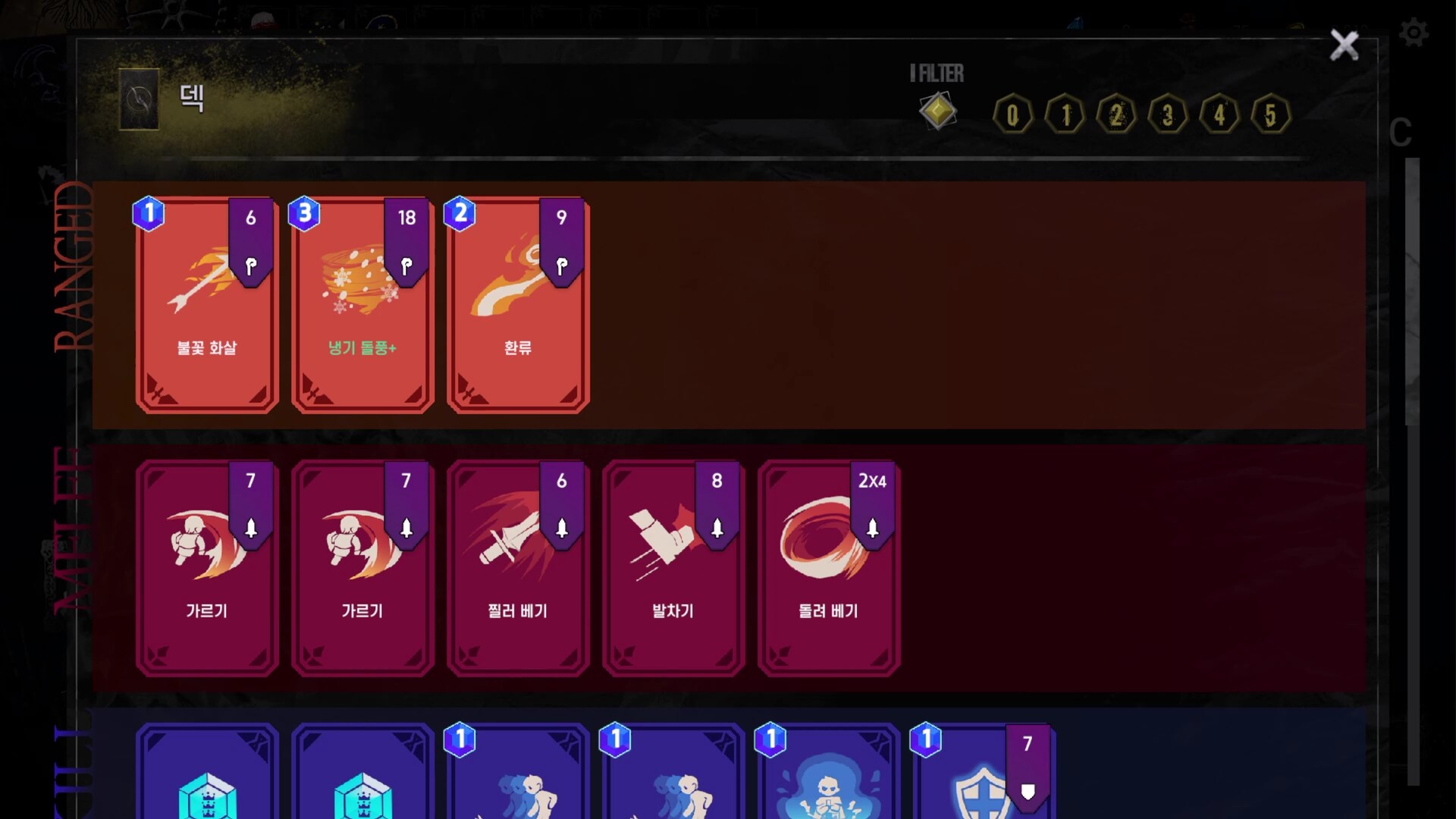Screen dimensions: 1456x819
Task: Open the settings gear icon
Action: [1412, 33]
